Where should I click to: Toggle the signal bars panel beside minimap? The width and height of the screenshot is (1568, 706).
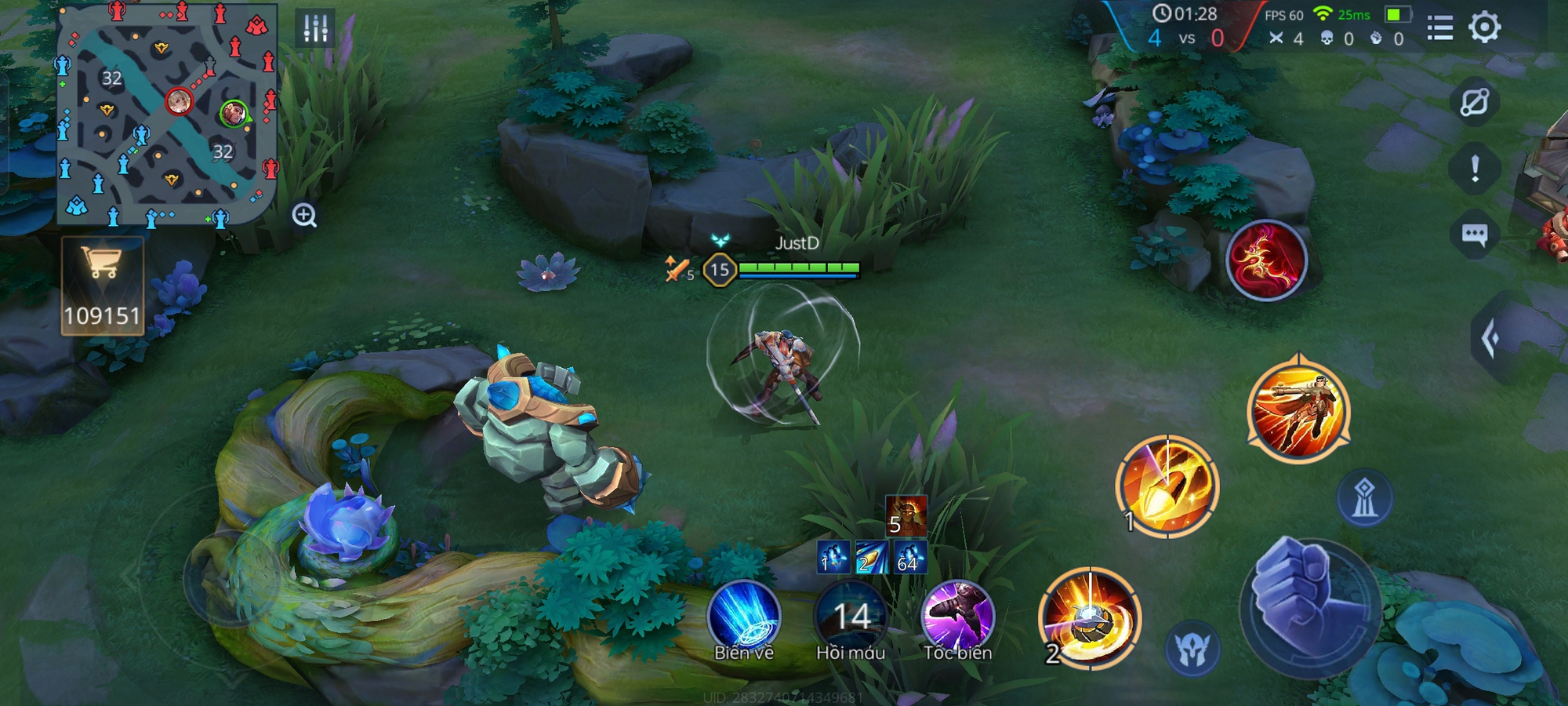coord(315,29)
